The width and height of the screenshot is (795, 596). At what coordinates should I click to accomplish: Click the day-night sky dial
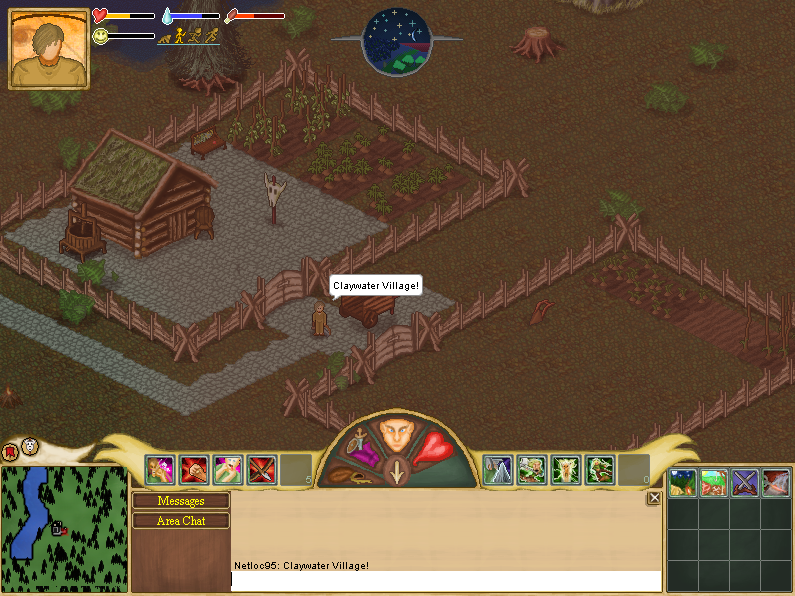pyautogui.click(x=396, y=41)
